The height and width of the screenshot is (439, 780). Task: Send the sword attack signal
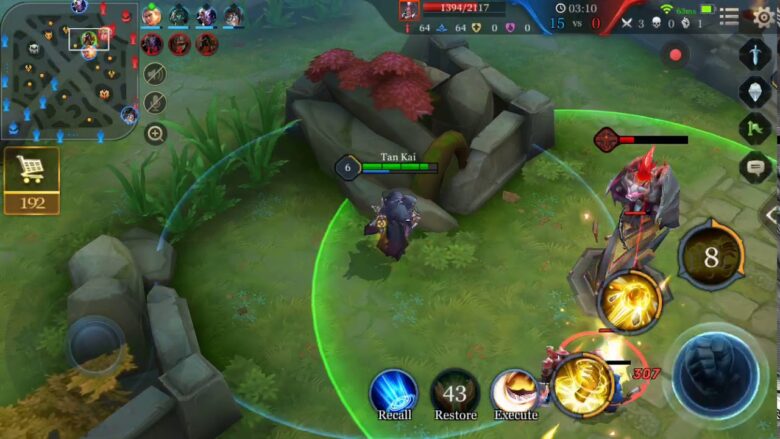(x=755, y=53)
